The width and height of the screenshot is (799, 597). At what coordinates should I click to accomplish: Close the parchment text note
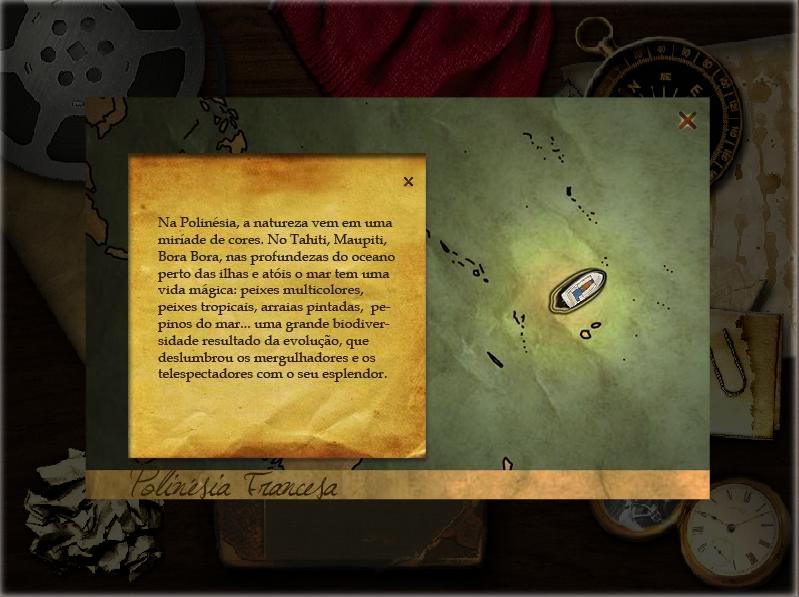[408, 182]
